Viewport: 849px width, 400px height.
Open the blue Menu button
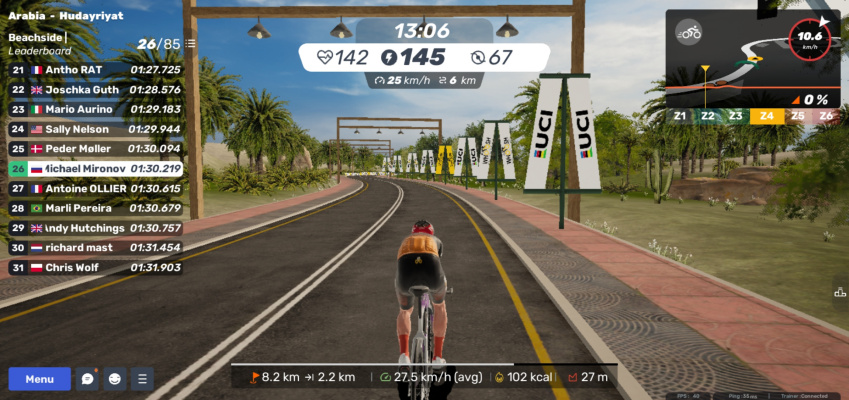[40, 379]
